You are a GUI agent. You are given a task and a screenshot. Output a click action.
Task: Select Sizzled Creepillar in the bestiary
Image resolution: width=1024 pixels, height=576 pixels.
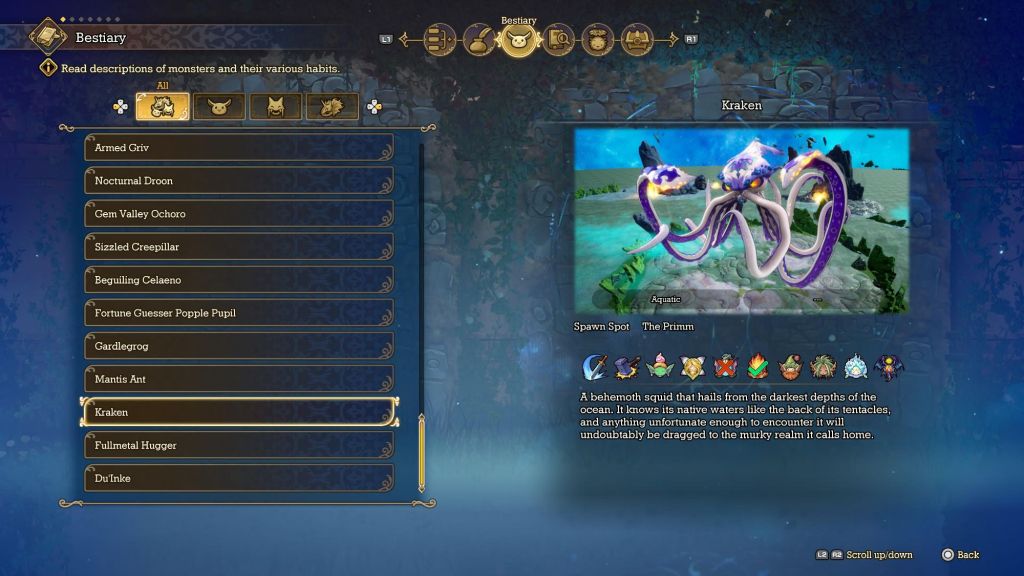click(x=238, y=247)
